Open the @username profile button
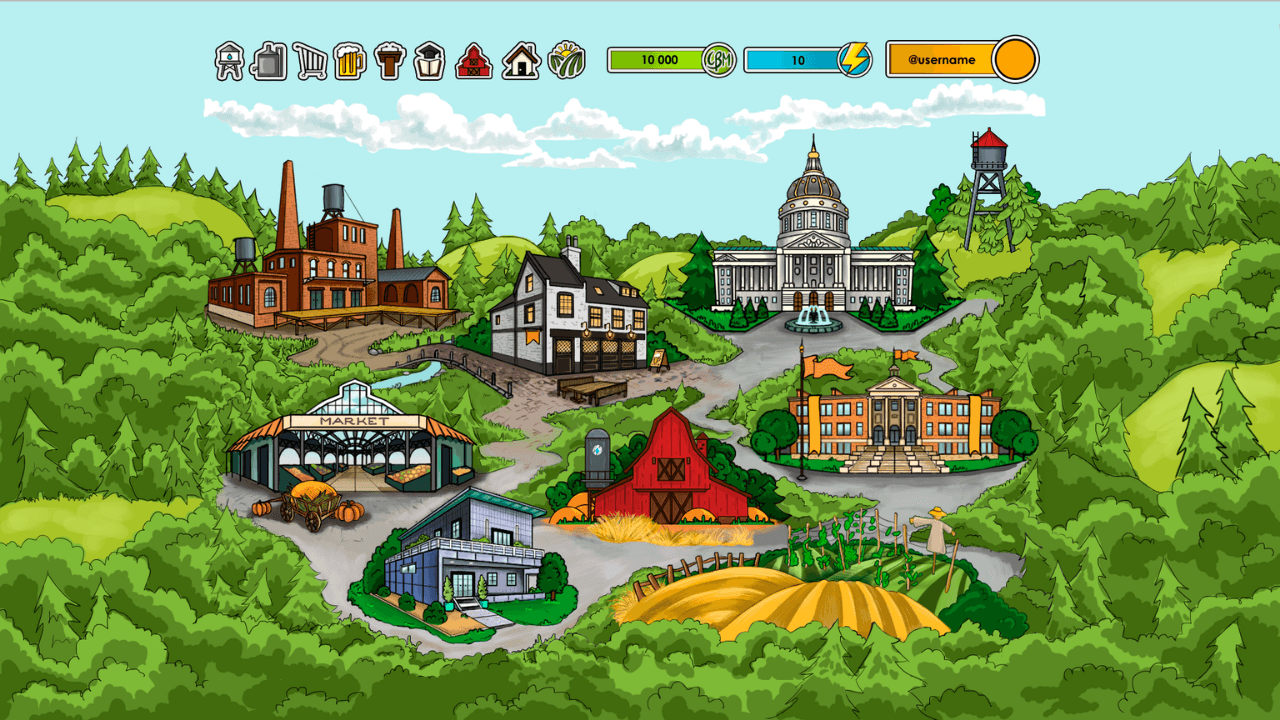The width and height of the screenshot is (1280, 720). click(960, 60)
